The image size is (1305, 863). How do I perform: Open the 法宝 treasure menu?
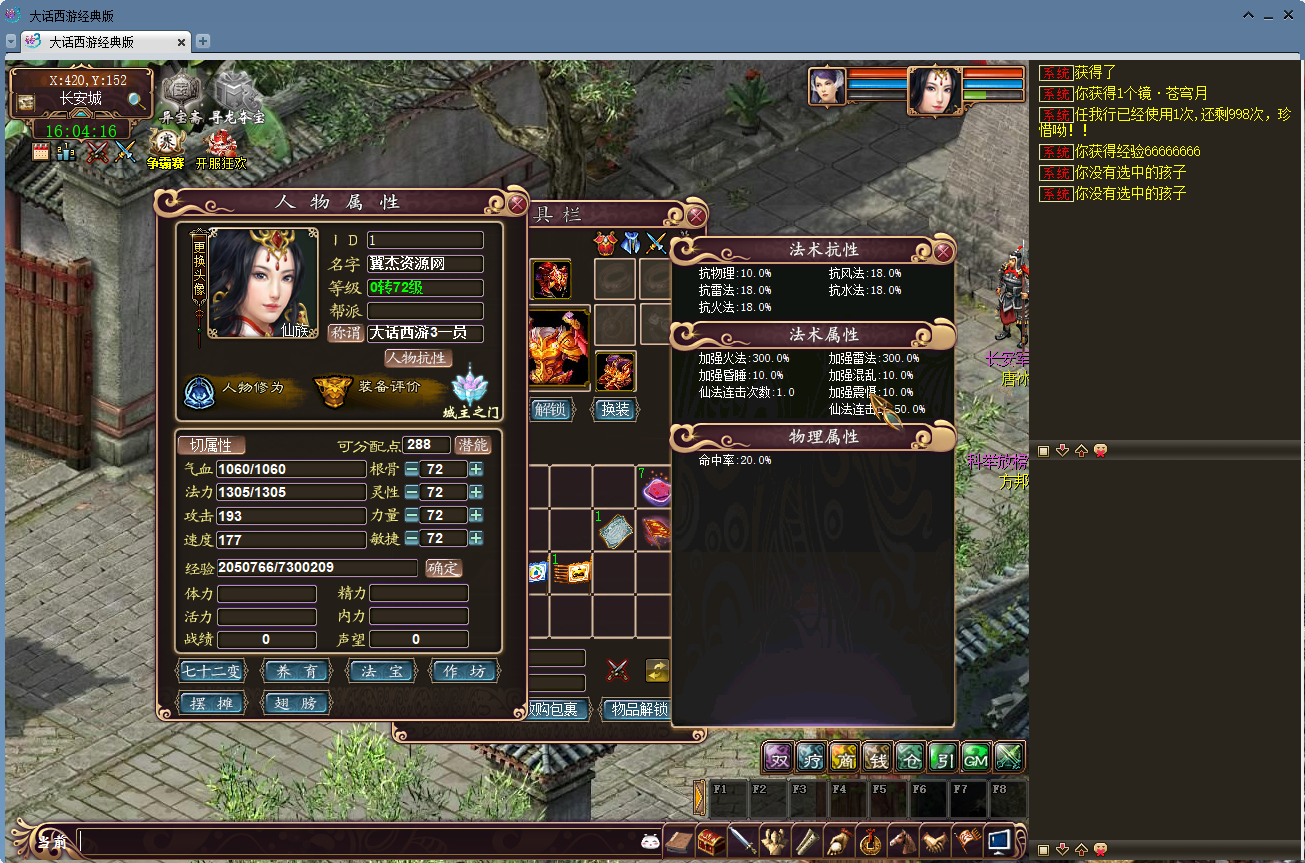click(x=382, y=672)
